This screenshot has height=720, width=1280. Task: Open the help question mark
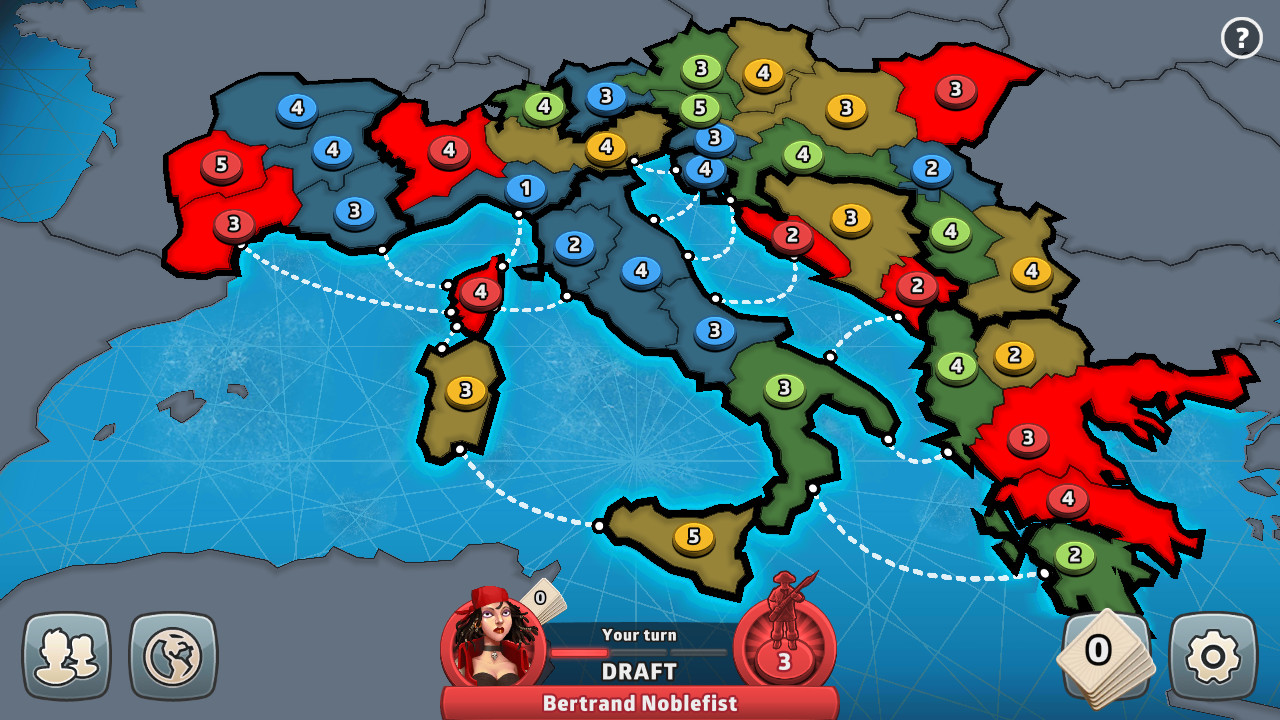click(1242, 39)
